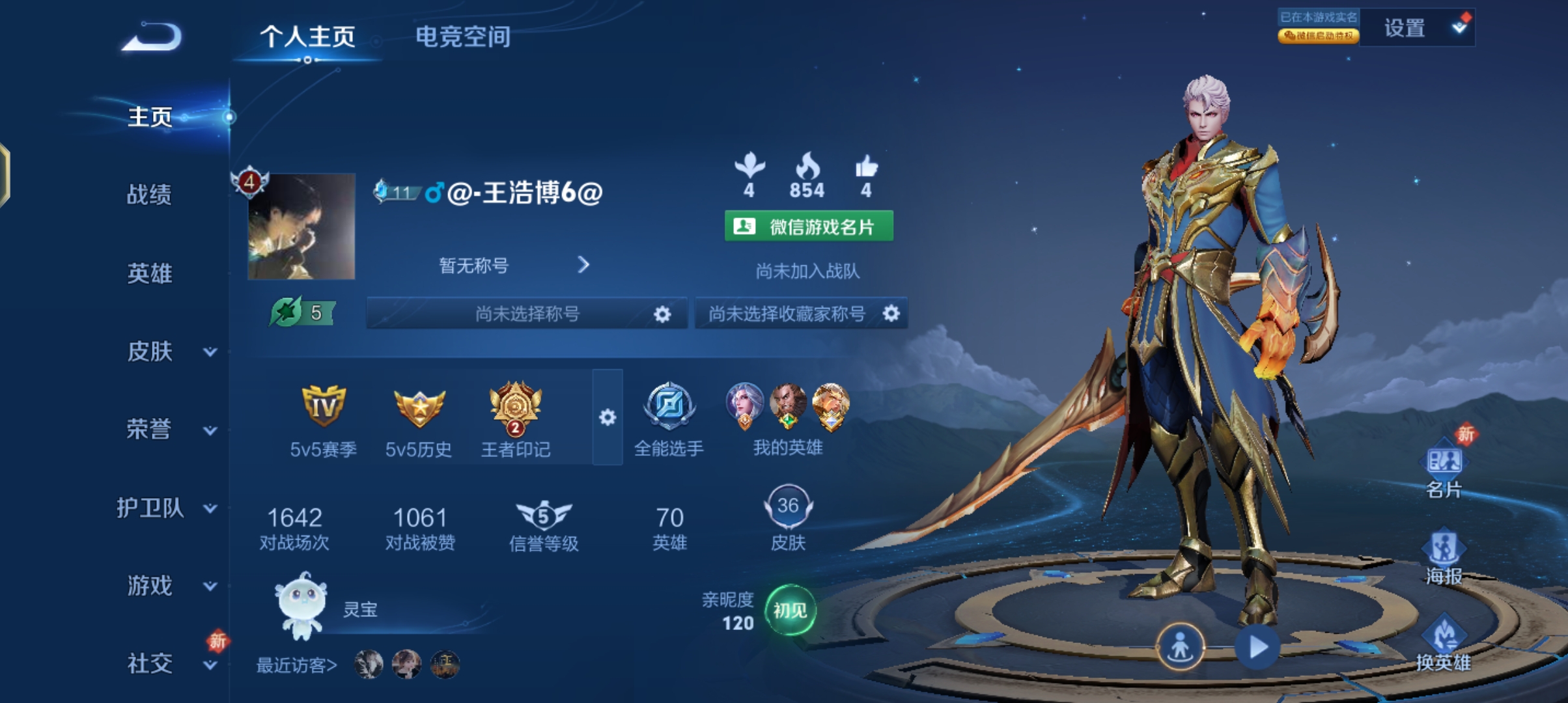Click the gear beside 尚未选择称号

click(663, 314)
